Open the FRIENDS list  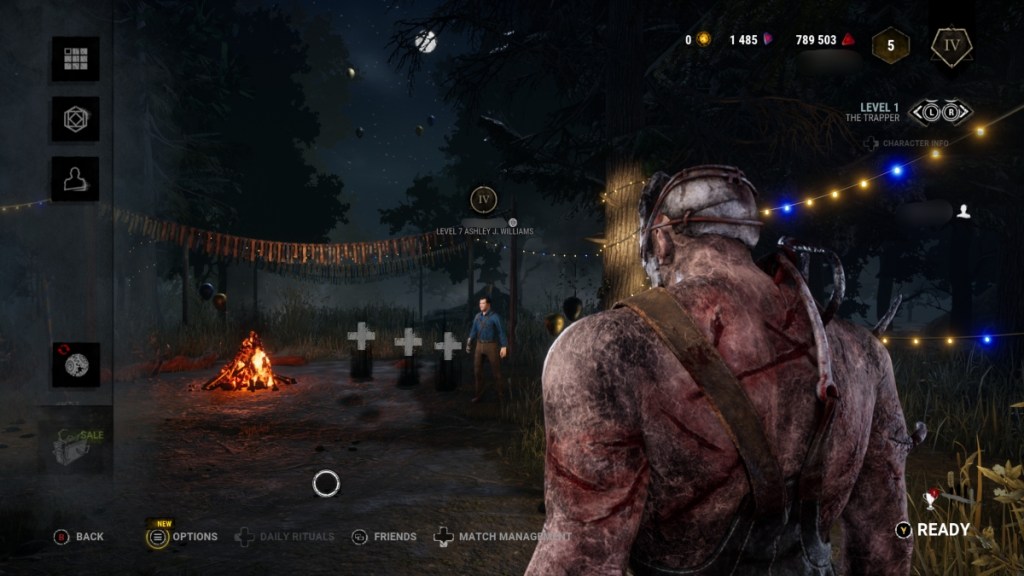[384, 537]
